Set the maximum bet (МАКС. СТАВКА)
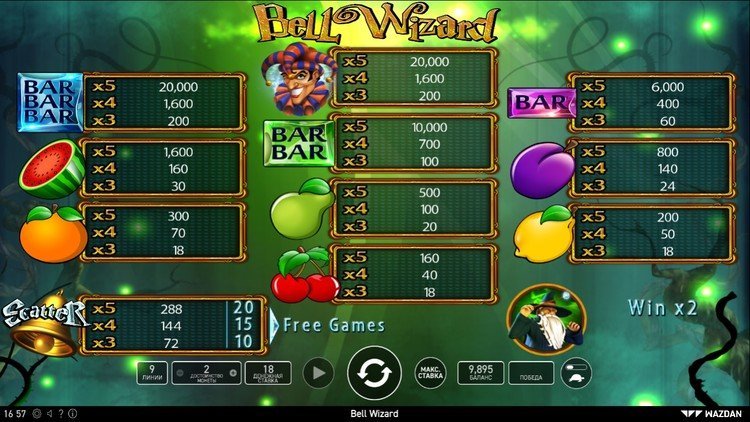Viewport: 750px width, 422px height. pyautogui.click(x=431, y=374)
